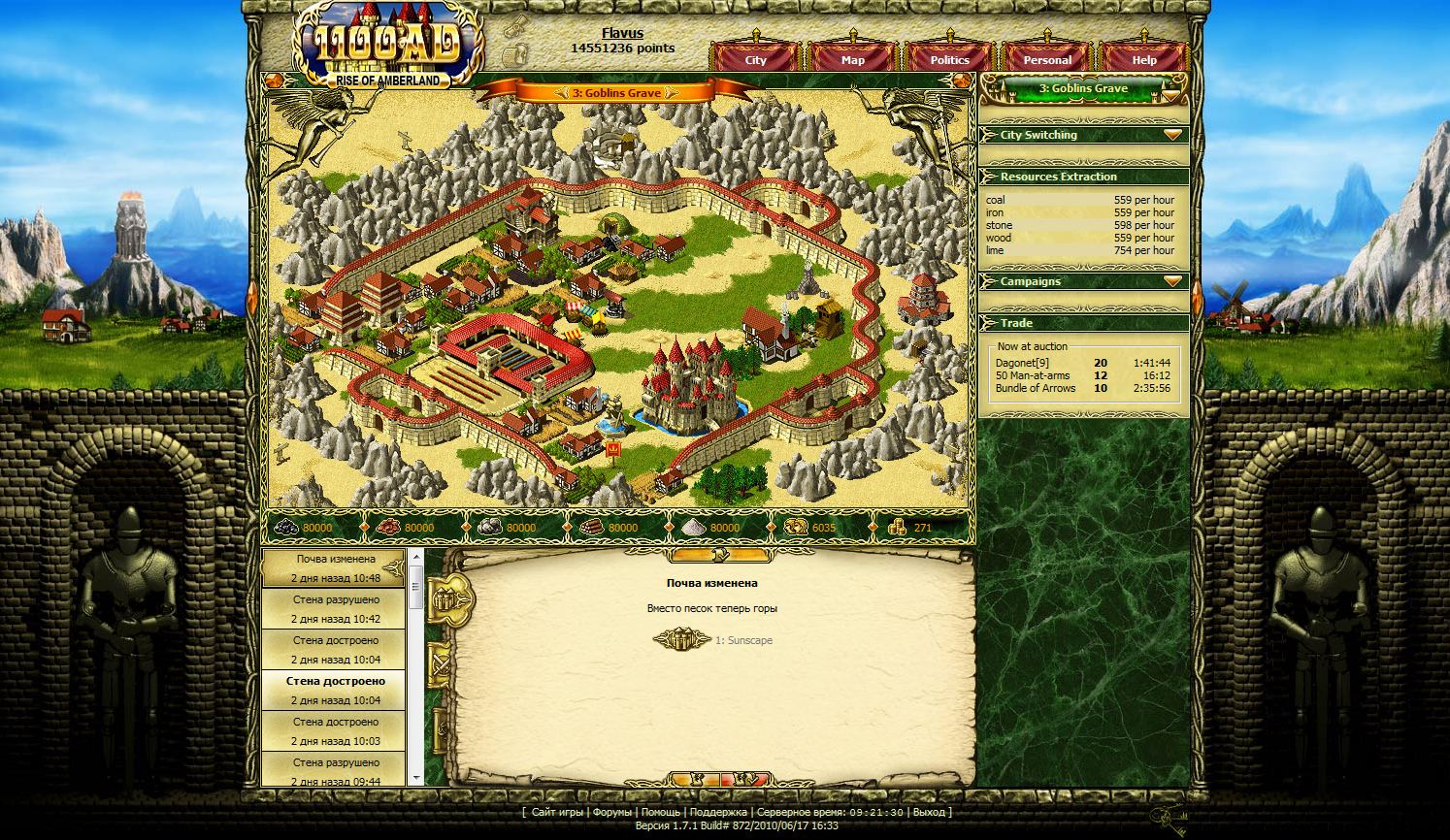1450x840 pixels.
Task: Open the Politics tab
Action: (949, 60)
